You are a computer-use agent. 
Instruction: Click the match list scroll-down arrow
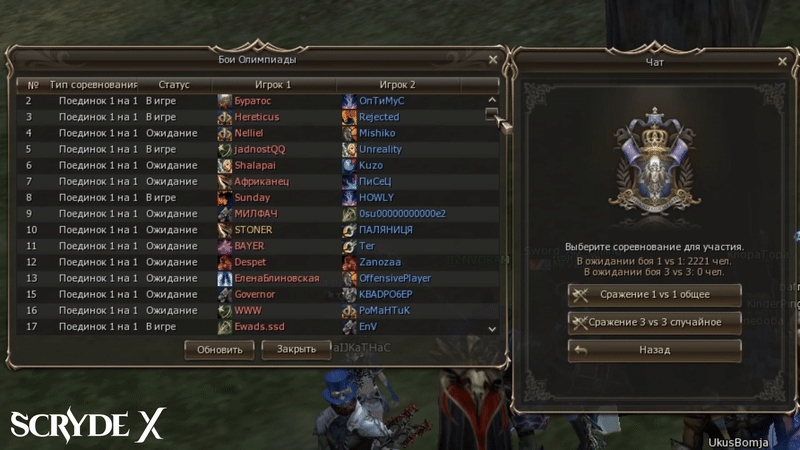click(x=492, y=328)
